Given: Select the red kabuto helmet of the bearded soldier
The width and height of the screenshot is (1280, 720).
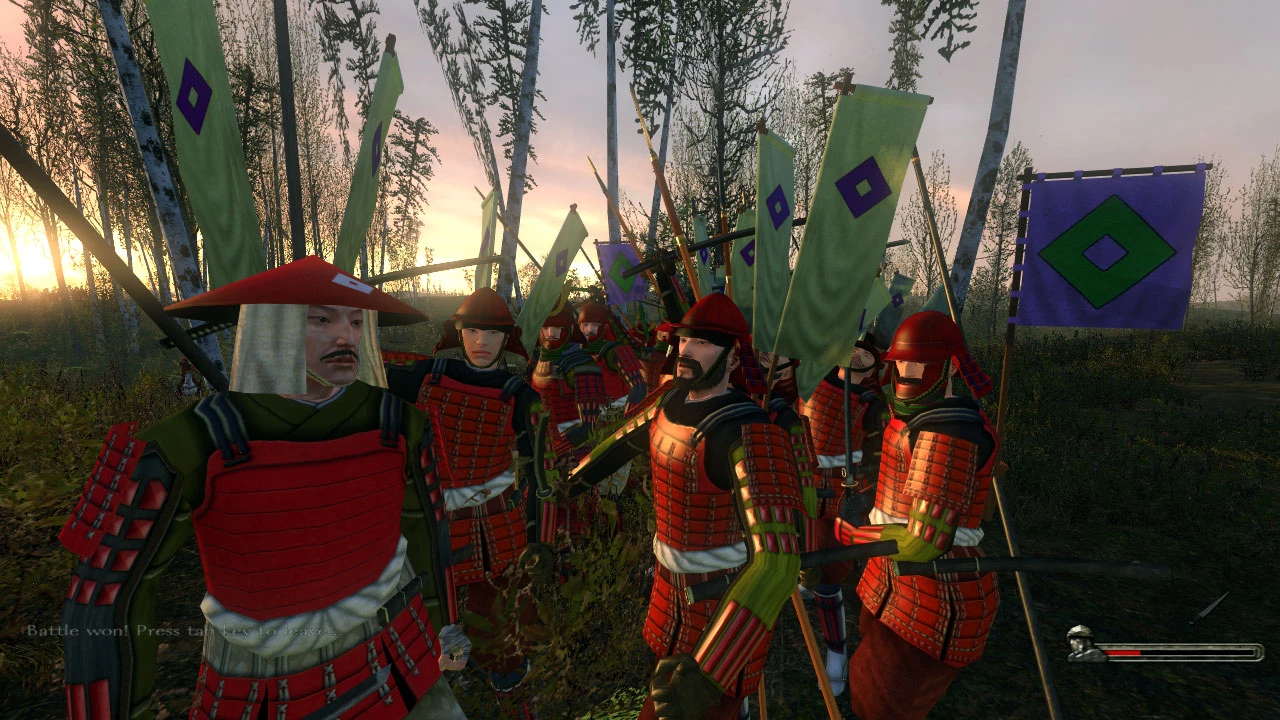Looking at the screenshot, I should pos(710,315).
